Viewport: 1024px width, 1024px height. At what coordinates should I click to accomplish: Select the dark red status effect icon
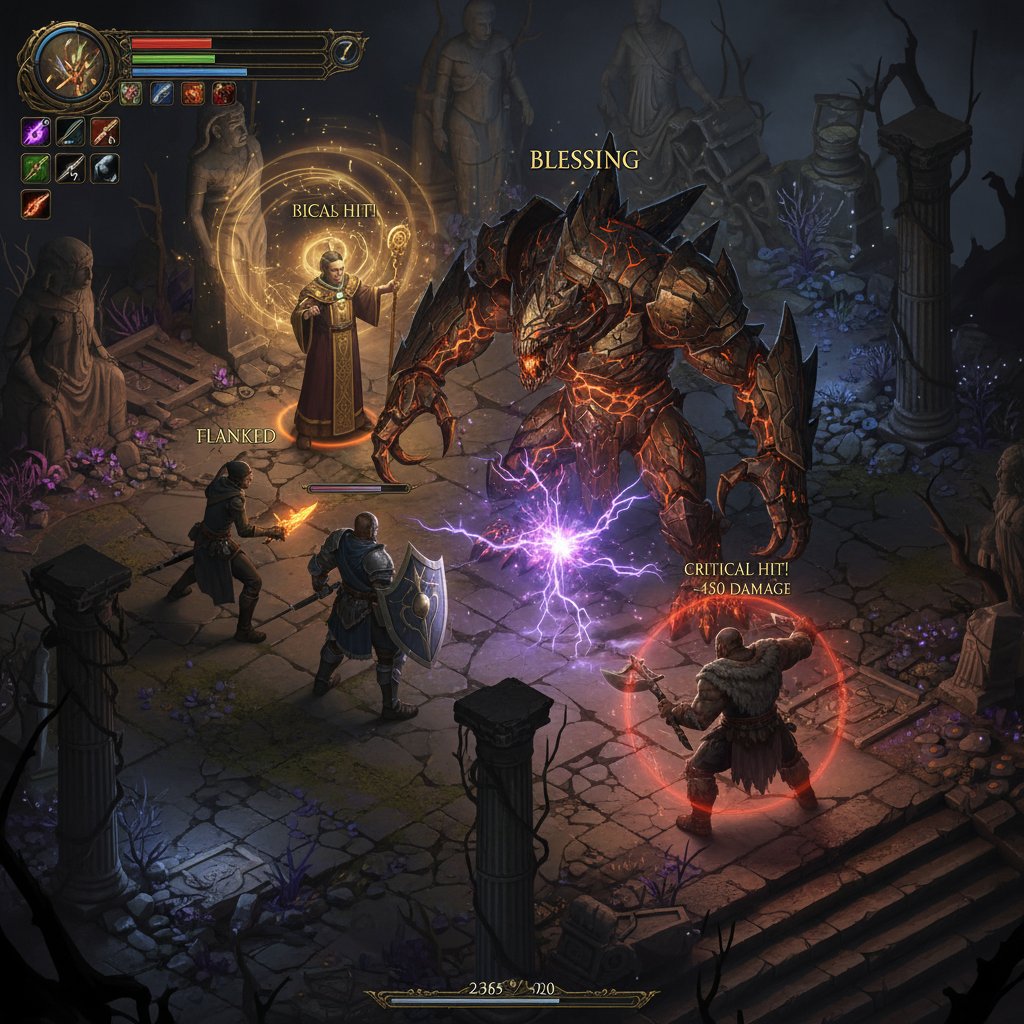223,94
